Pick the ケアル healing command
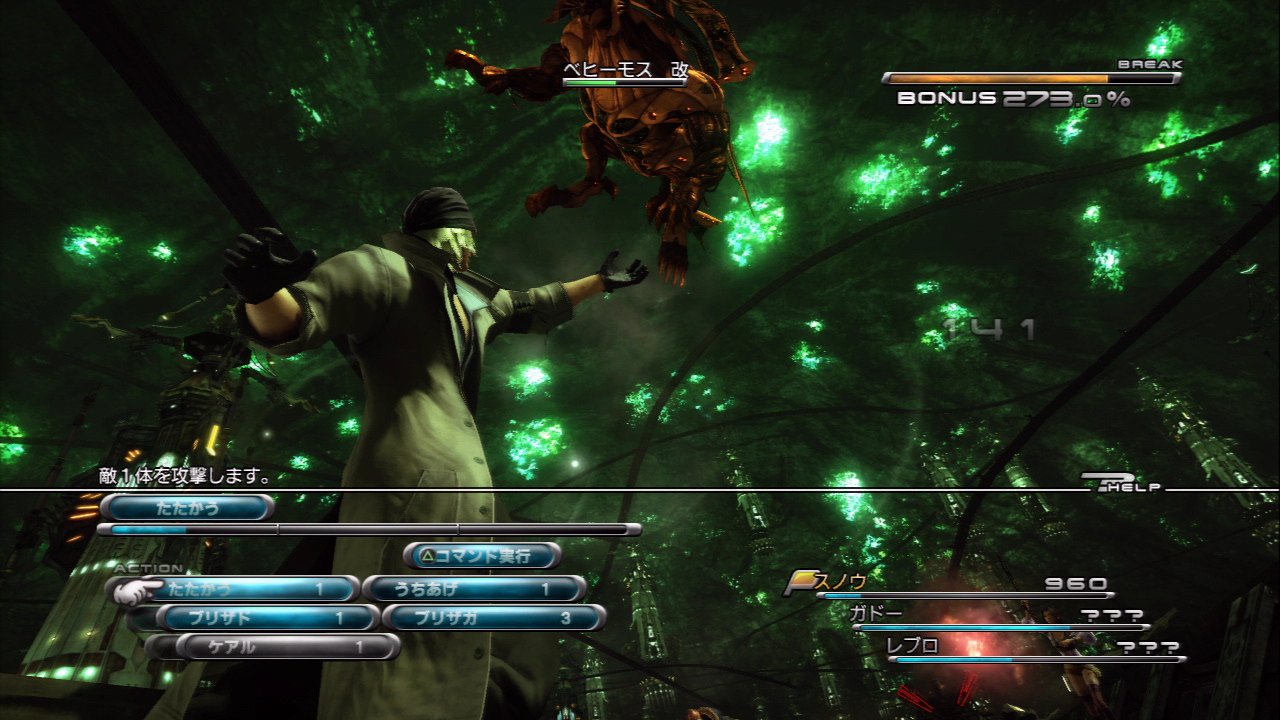 (287, 647)
